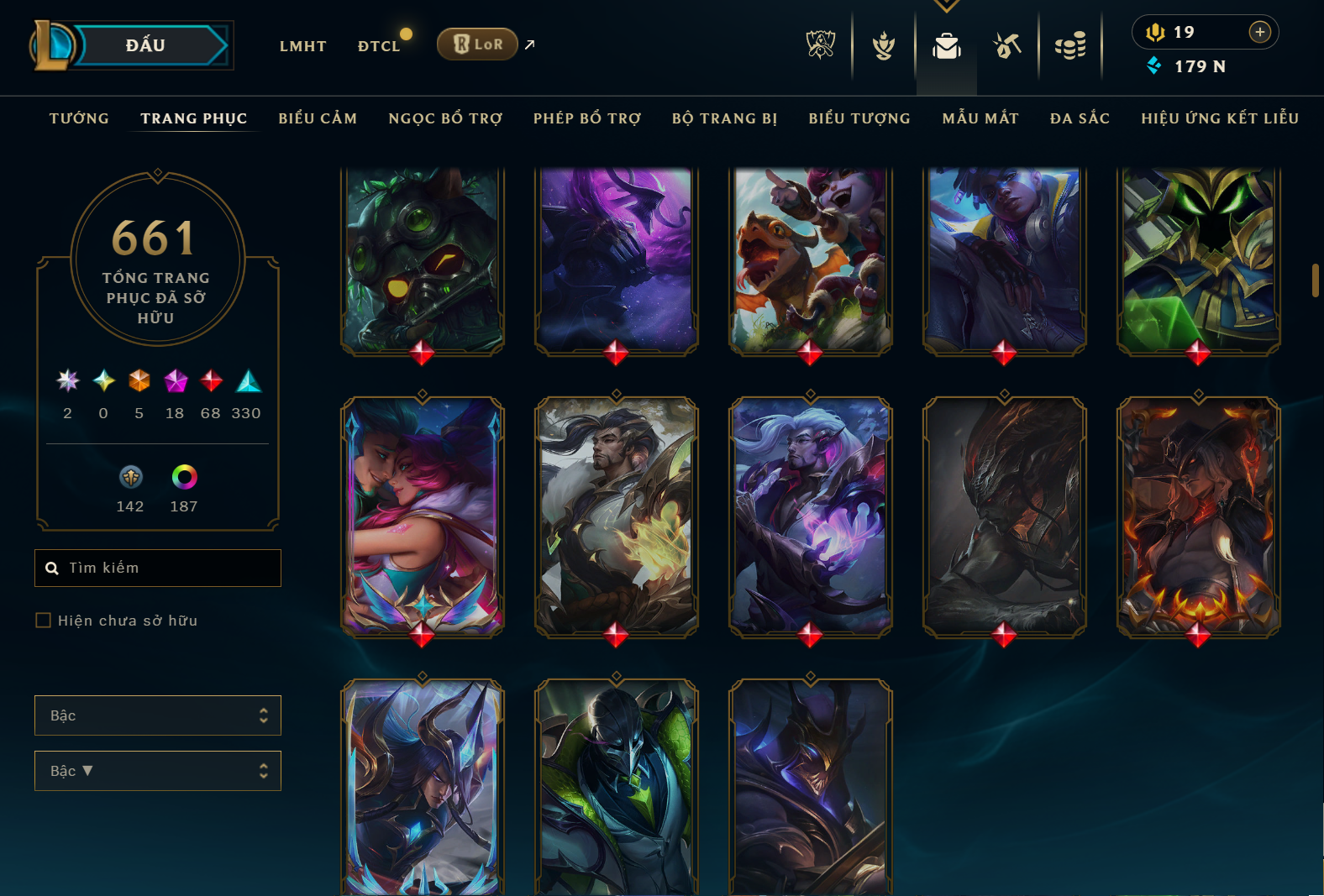Toggle the Legendary red gem rarity filter
The height and width of the screenshot is (896, 1324).
(209, 382)
